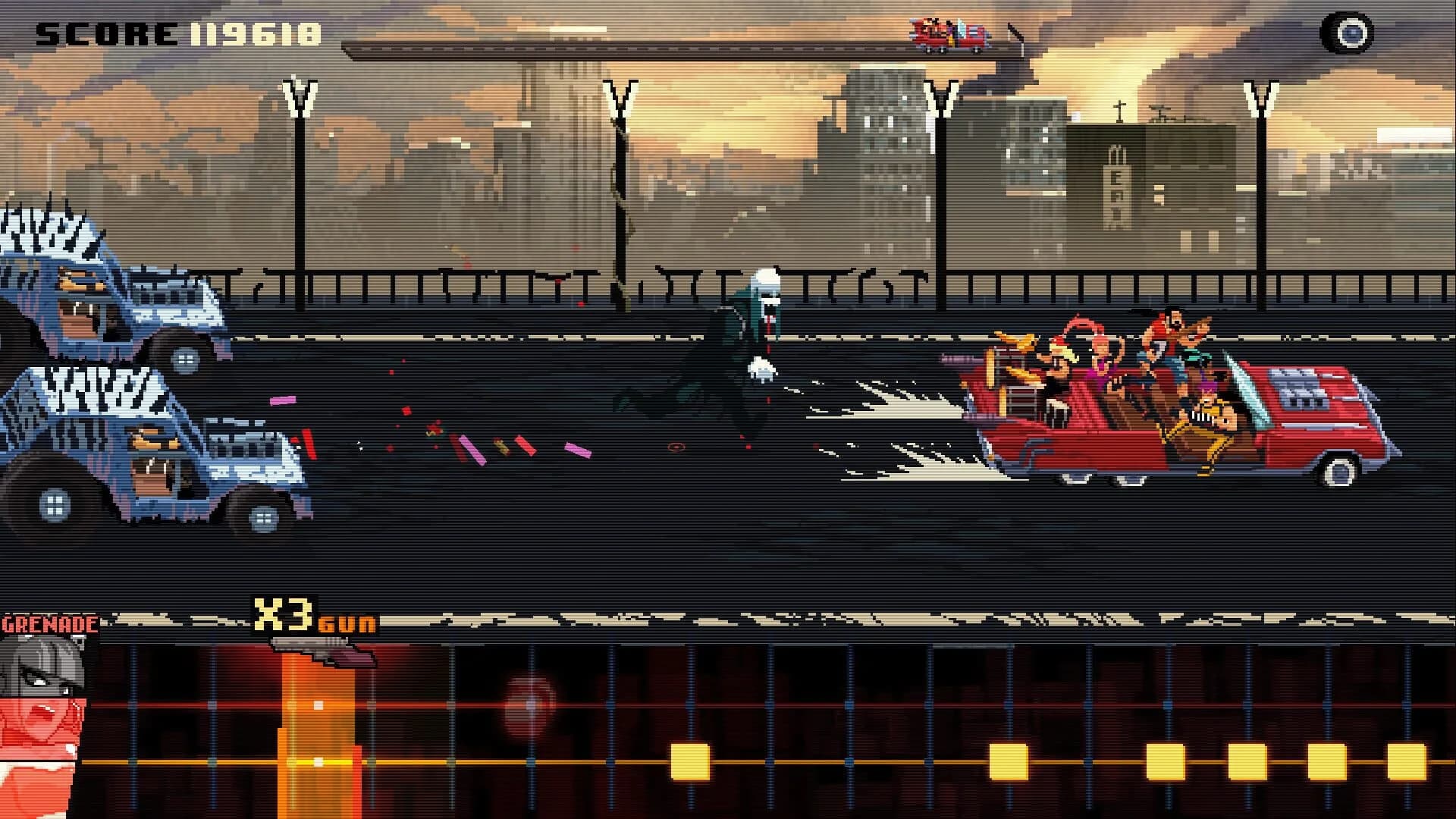Click the SCORE counter reading 119610
The height and width of the screenshot is (819, 1456).
click(x=174, y=32)
